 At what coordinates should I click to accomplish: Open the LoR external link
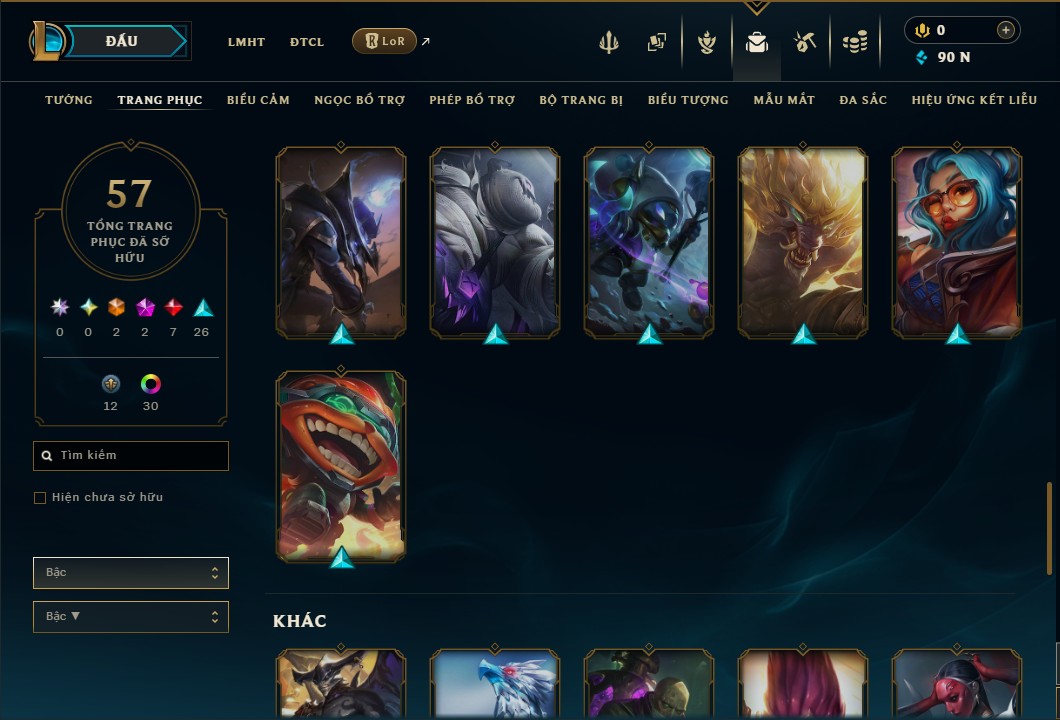coord(385,41)
